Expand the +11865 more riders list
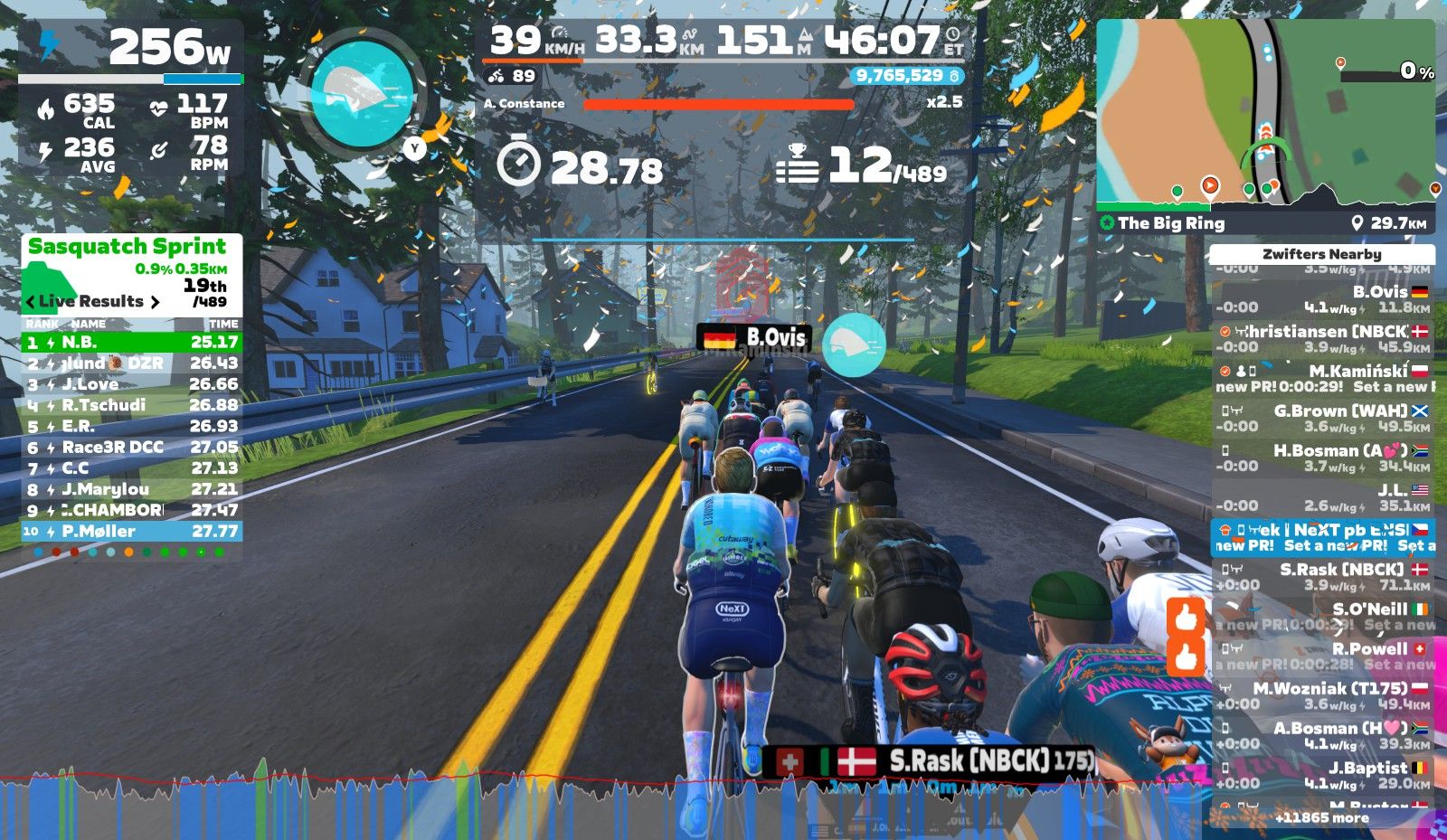 pyautogui.click(x=1321, y=818)
